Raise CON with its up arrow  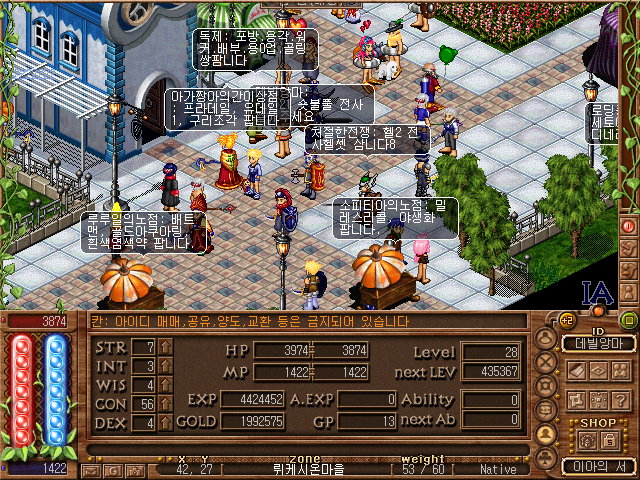click(x=166, y=404)
